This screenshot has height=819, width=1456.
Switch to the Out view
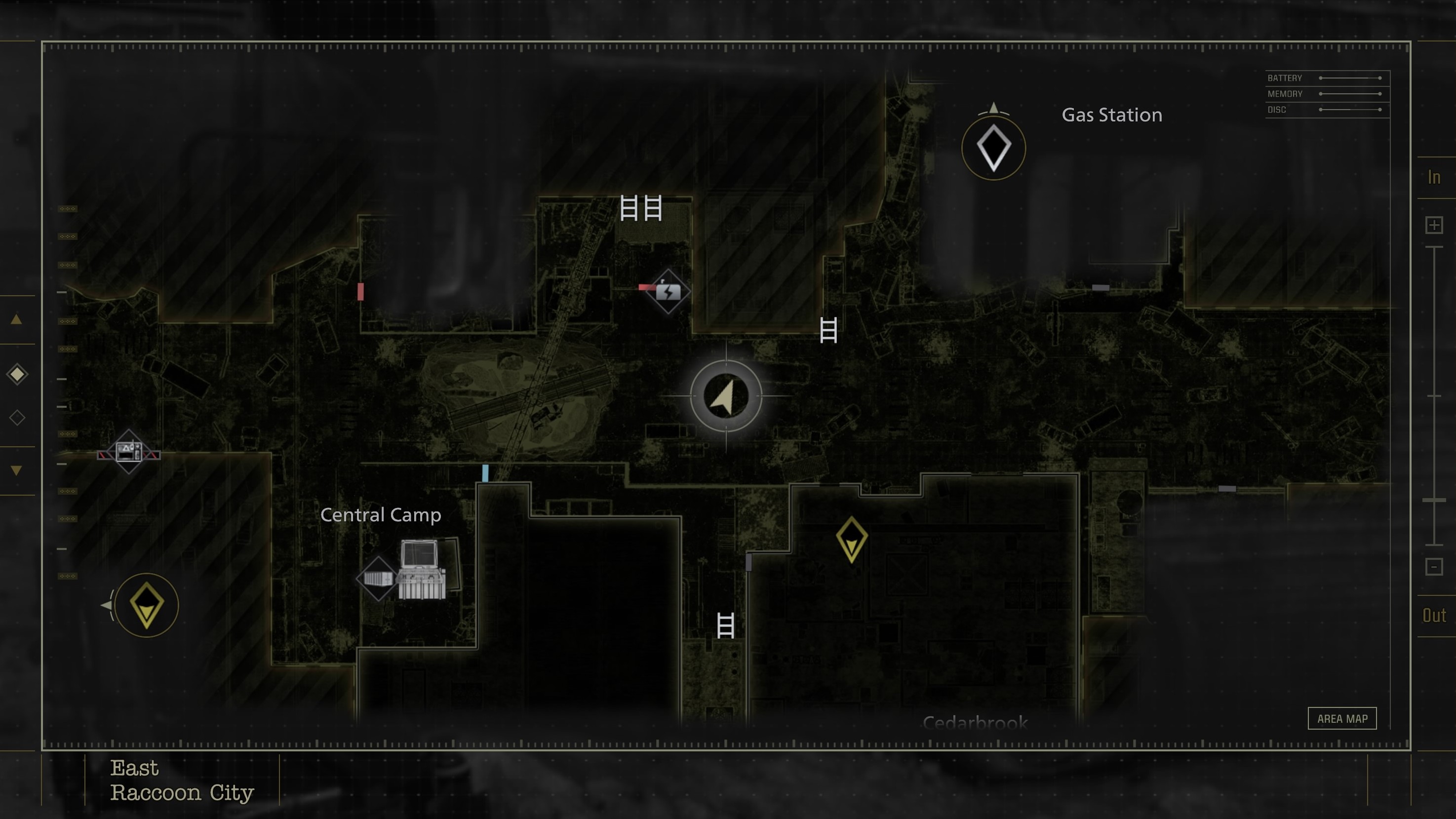point(1434,616)
